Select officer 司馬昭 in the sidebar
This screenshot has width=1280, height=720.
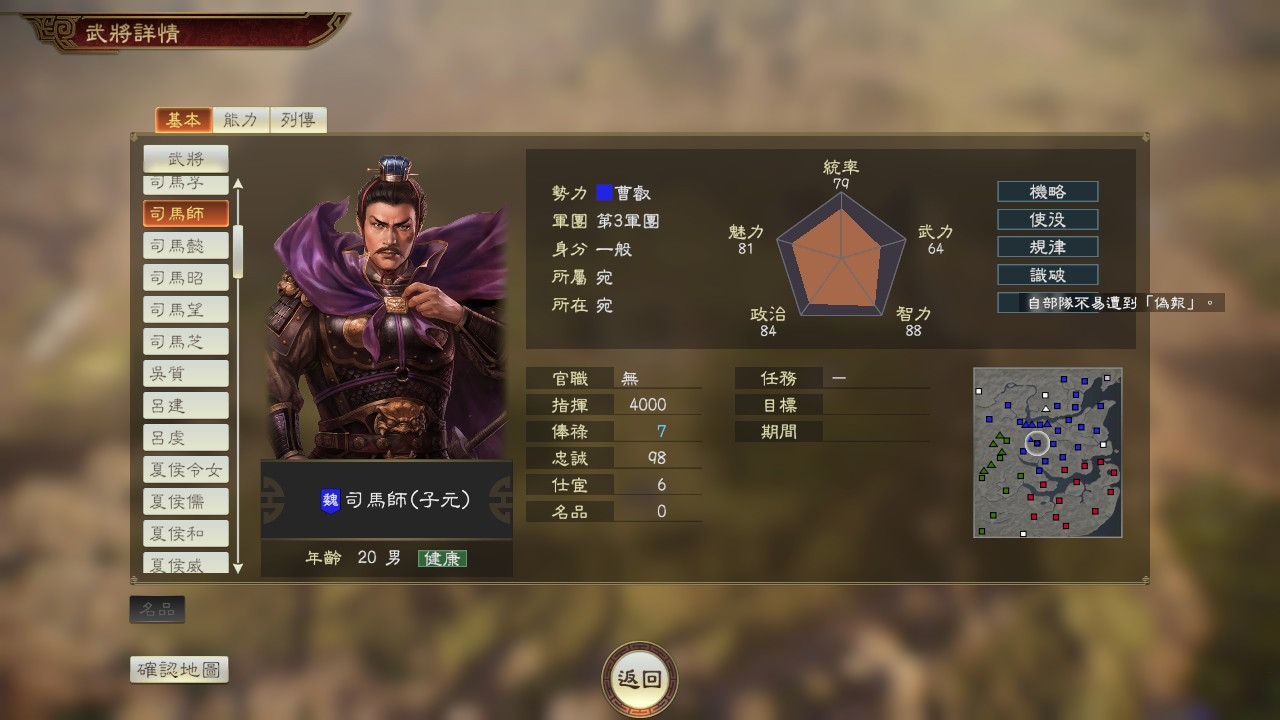(x=185, y=277)
